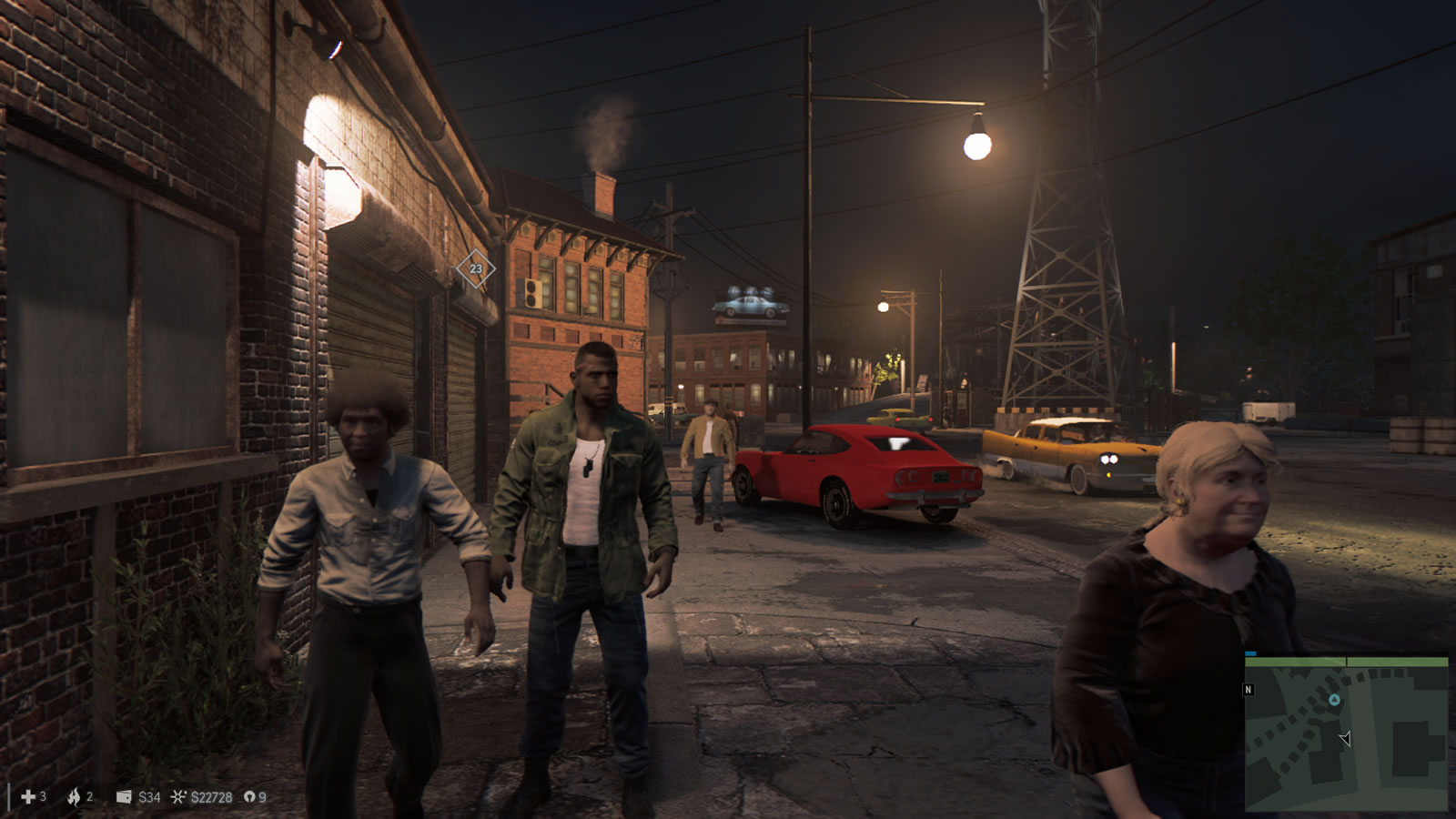Click the medical cross adrenaline shot icon
Screen dimensions: 1456x819
[x=28, y=797]
